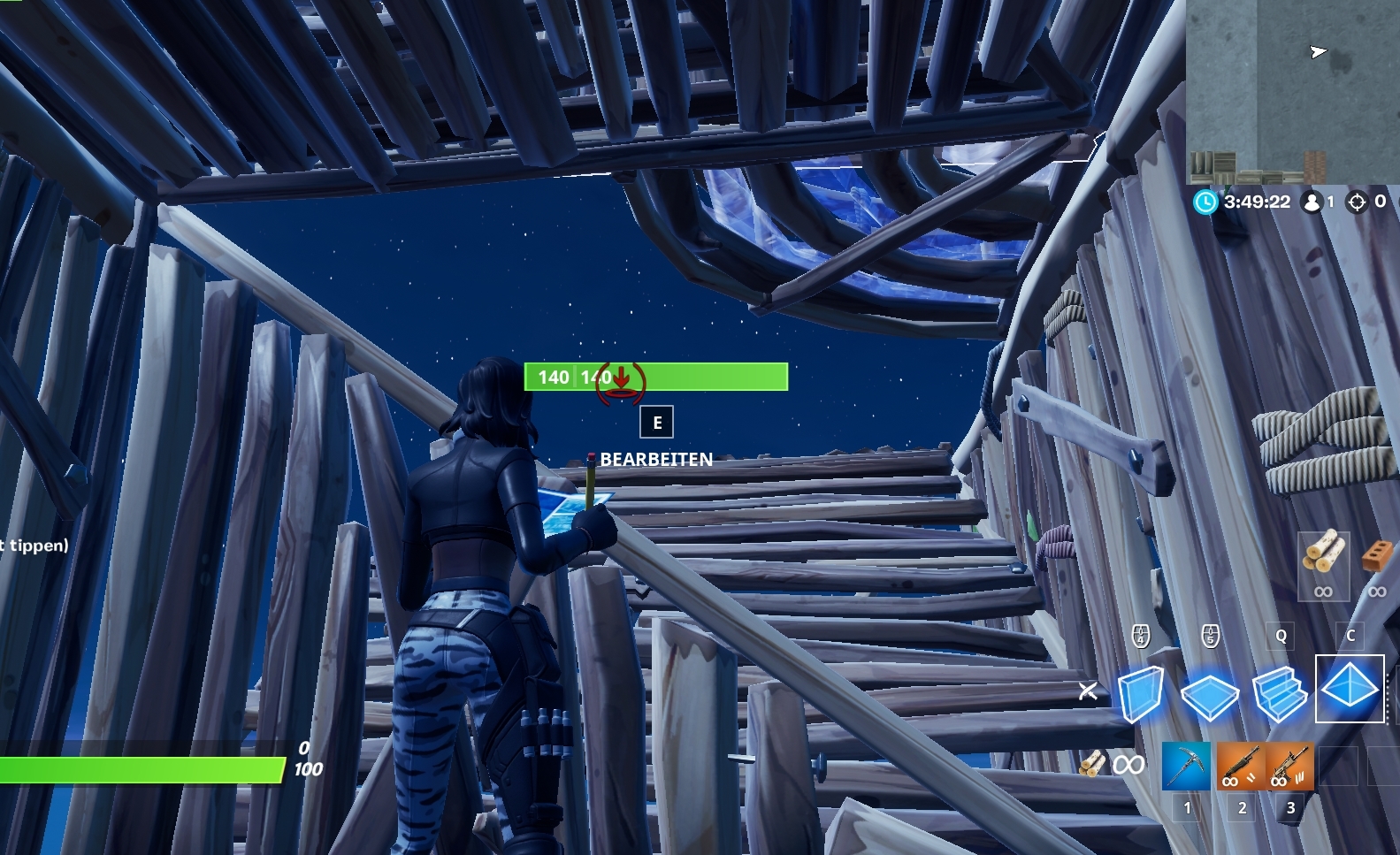
Task: Select the stairs building piece icon
Action: click(x=1280, y=697)
